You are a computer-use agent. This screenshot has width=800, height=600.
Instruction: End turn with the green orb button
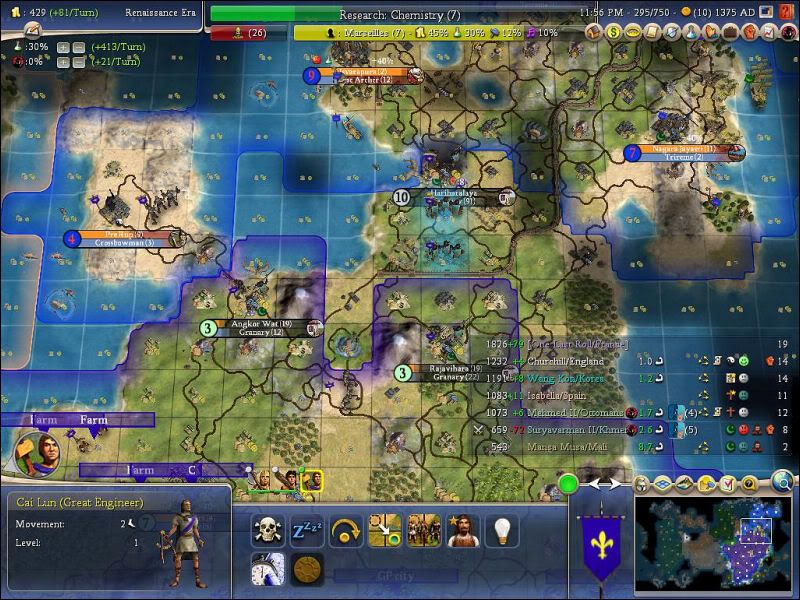tap(568, 485)
